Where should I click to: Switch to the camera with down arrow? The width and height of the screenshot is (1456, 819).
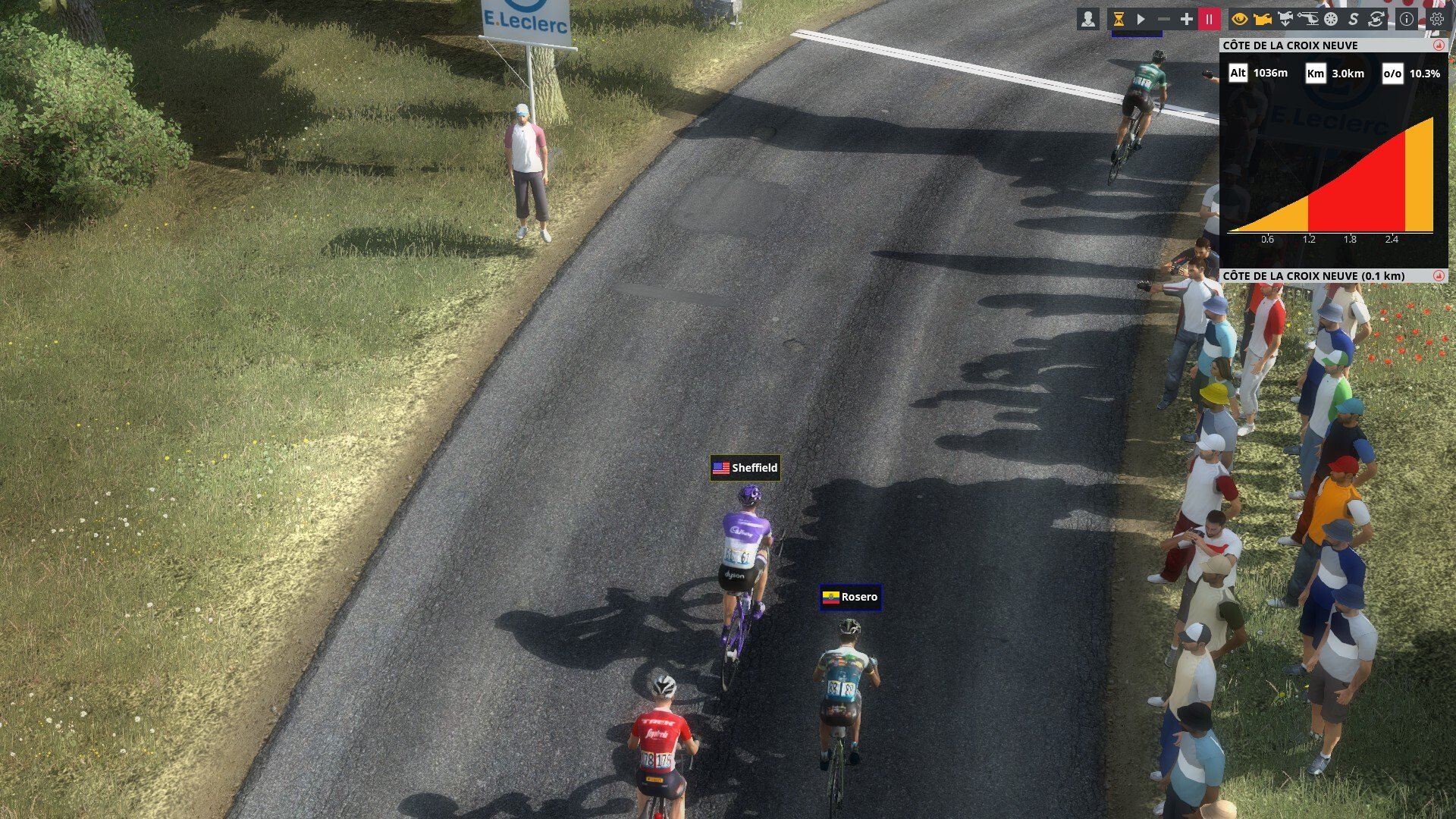coord(1285,20)
